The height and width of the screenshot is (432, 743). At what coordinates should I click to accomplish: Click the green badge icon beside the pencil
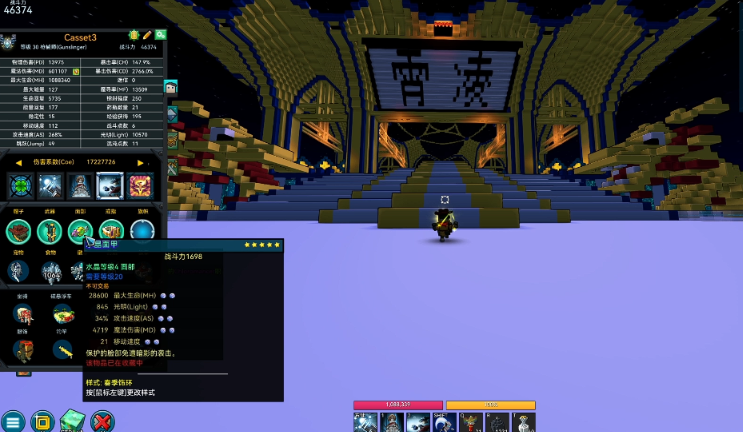[x=133, y=35]
